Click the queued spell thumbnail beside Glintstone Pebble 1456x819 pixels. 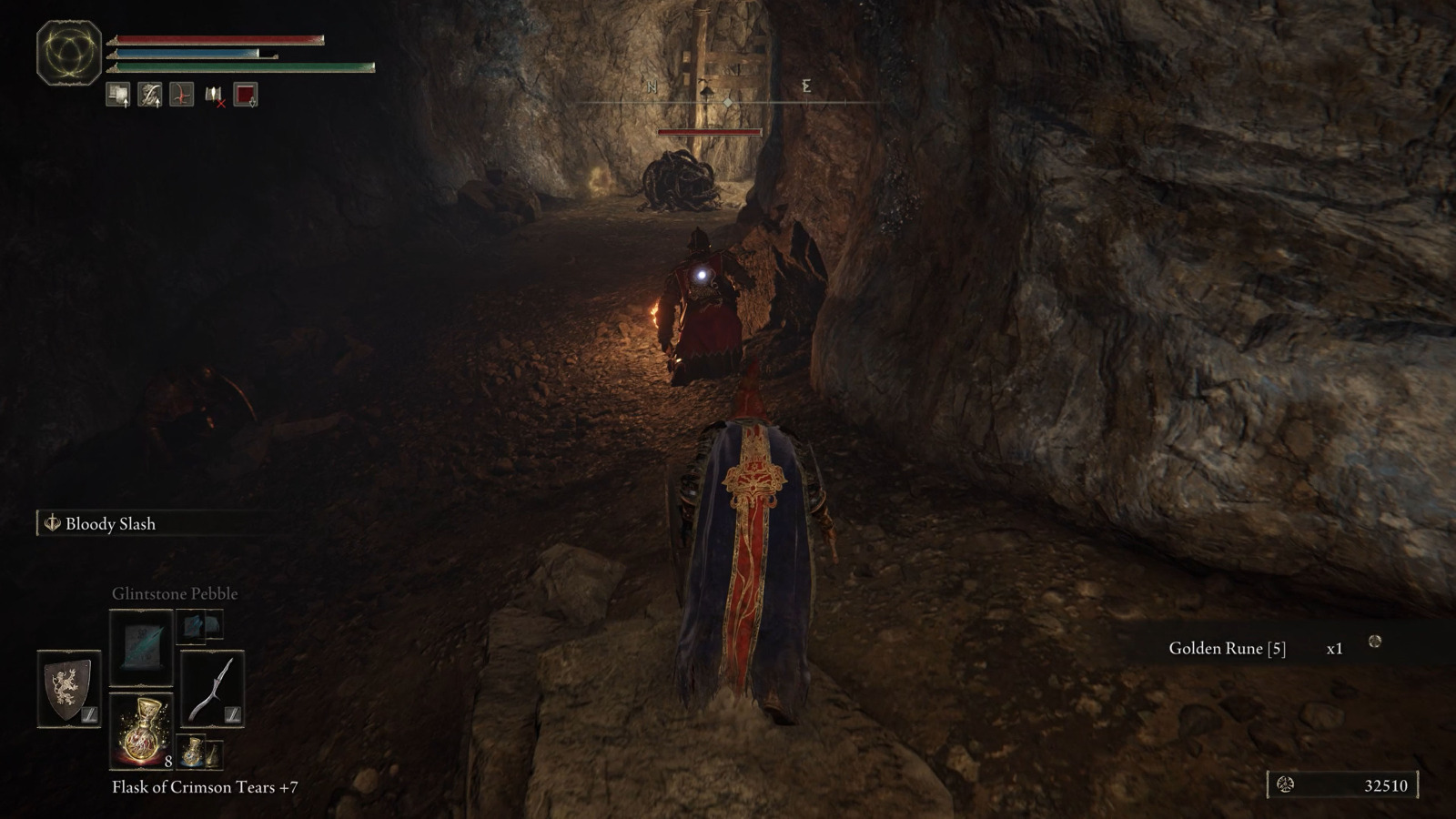tap(190, 627)
